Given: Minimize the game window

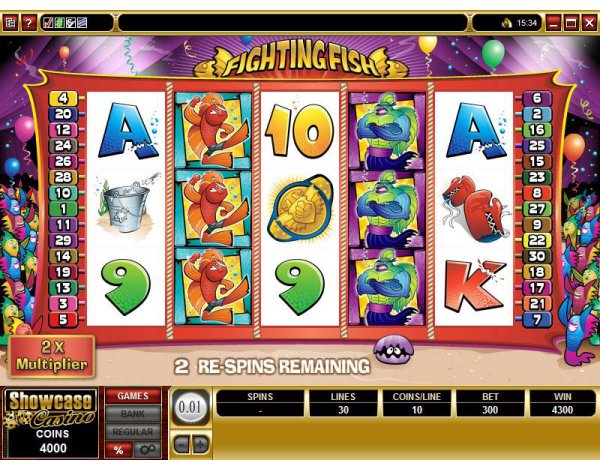Looking at the screenshot, I should point(553,22).
